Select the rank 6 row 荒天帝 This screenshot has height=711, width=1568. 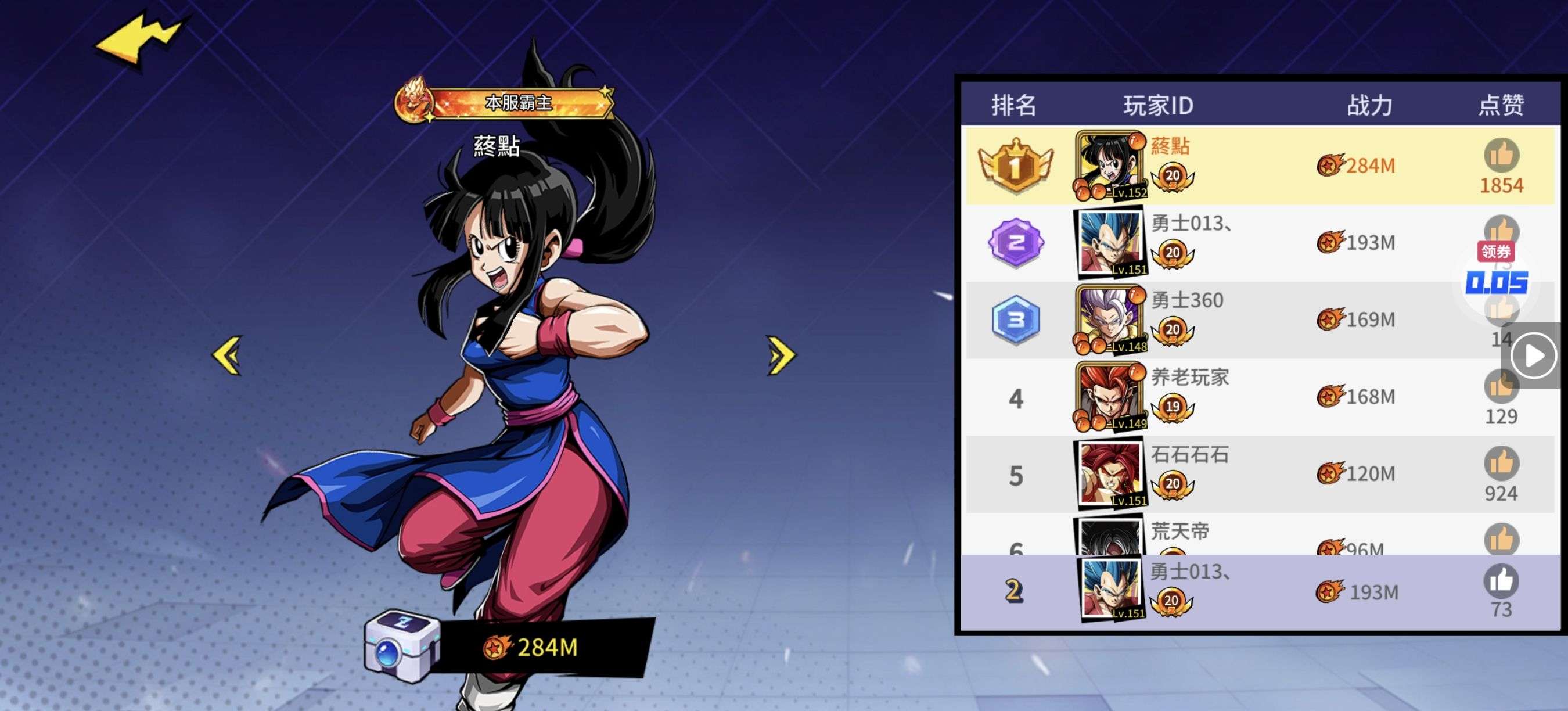tap(1260, 536)
